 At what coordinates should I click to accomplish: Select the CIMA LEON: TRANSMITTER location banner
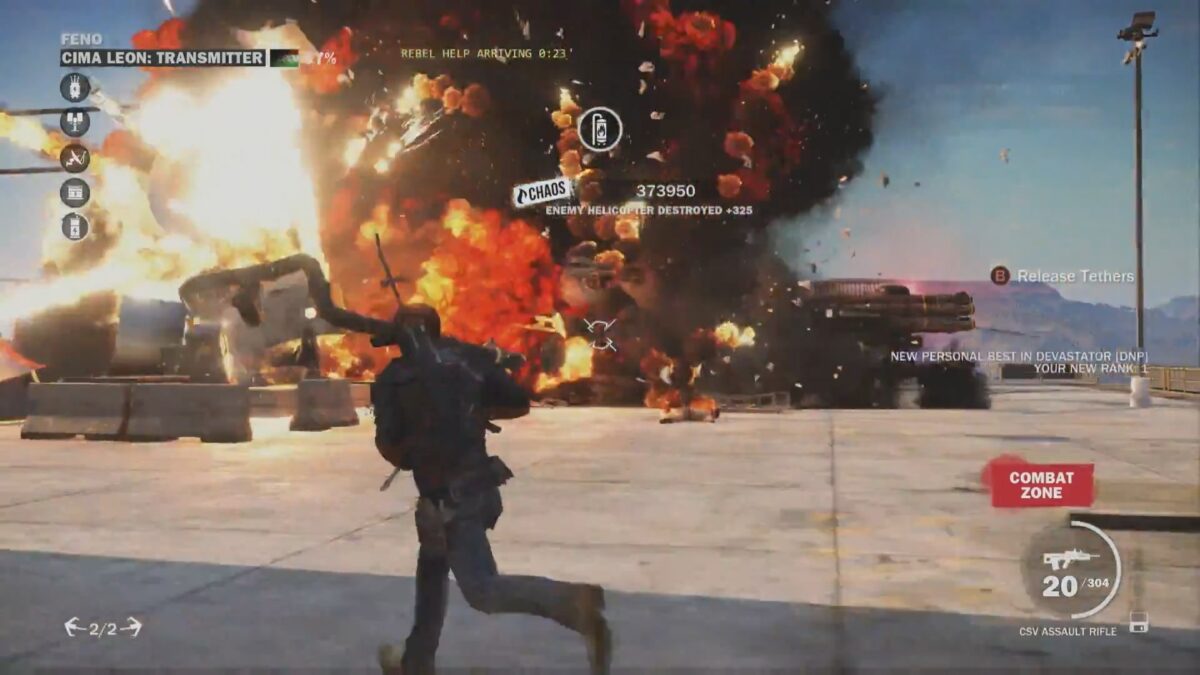click(163, 58)
